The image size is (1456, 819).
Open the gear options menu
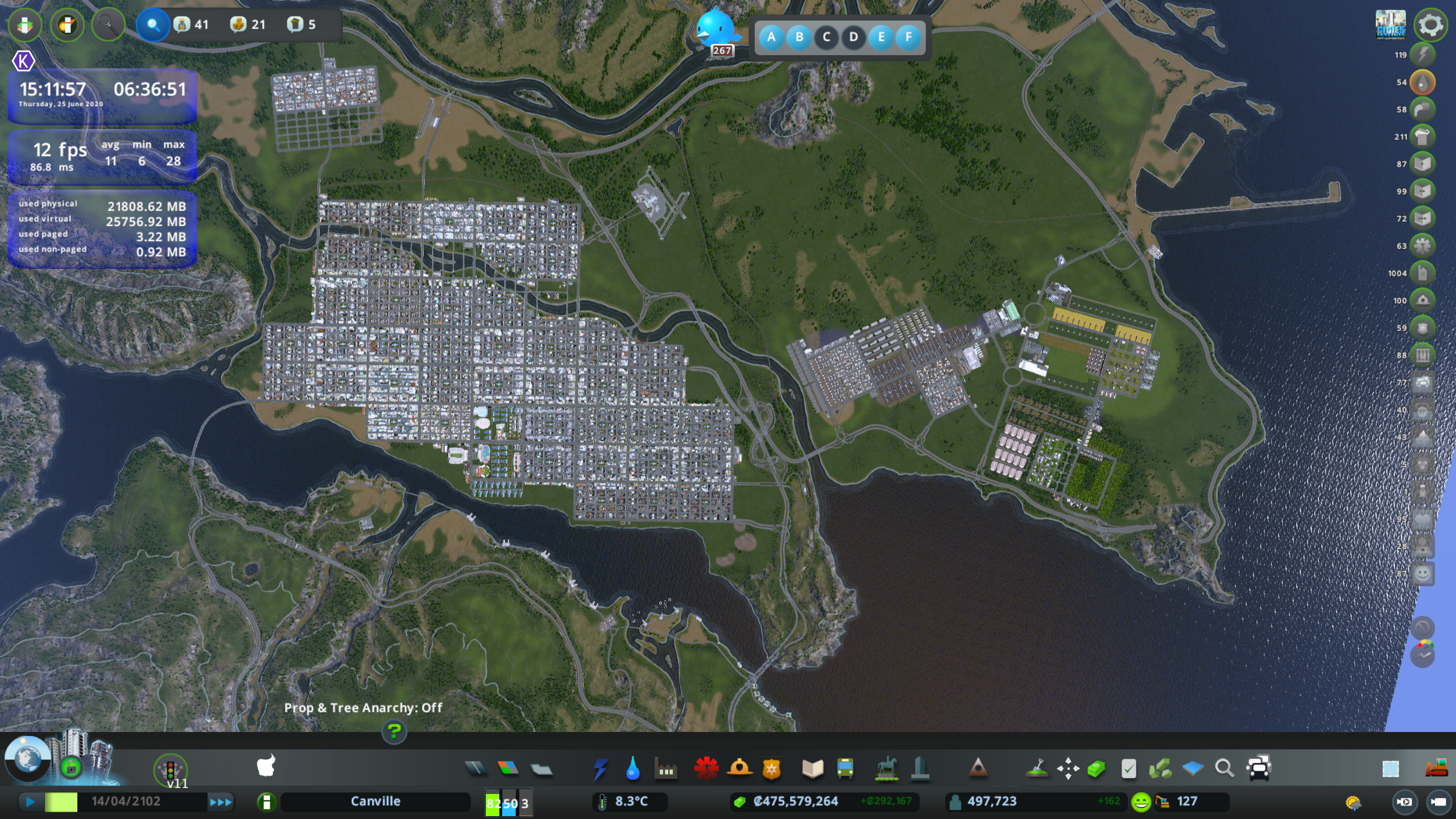(x=1430, y=24)
